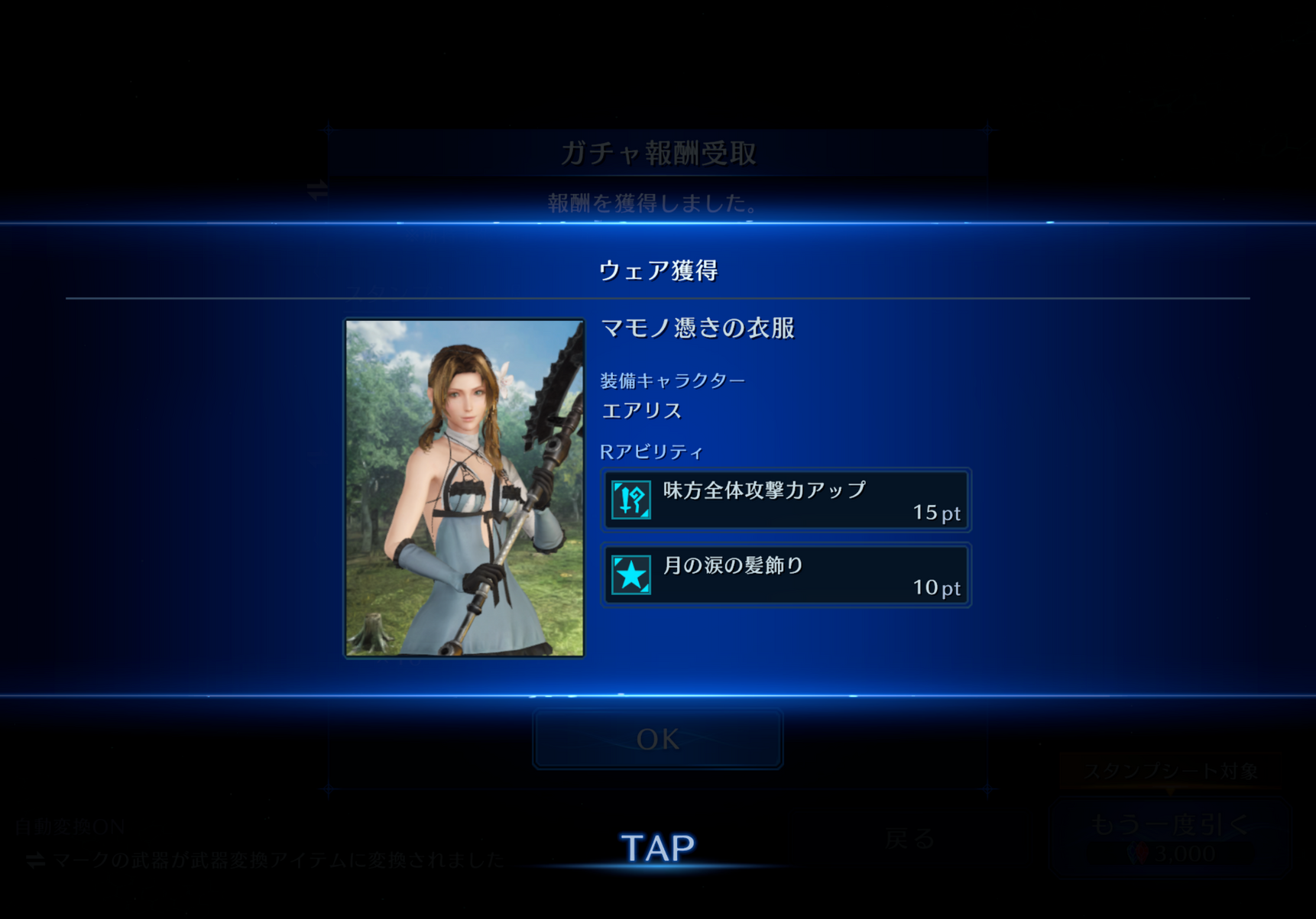This screenshot has height=919, width=1316.
Task: Select the 月の涙の髪飾り ability row
Action: click(x=786, y=575)
